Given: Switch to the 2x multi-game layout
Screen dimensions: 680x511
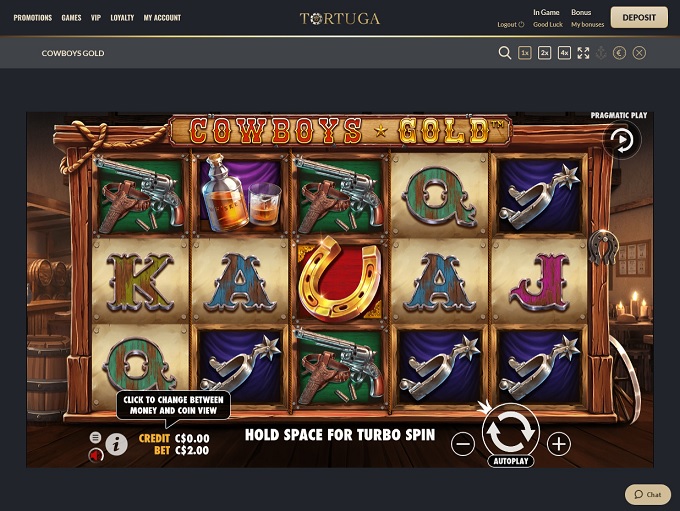Looking at the screenshot, I should [545, 53].
